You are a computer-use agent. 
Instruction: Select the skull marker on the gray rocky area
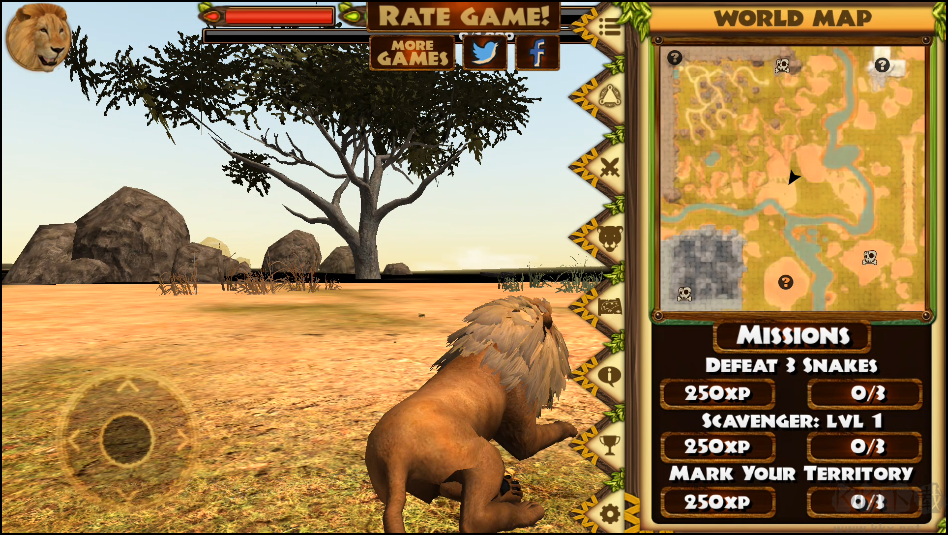click(685, 294)
